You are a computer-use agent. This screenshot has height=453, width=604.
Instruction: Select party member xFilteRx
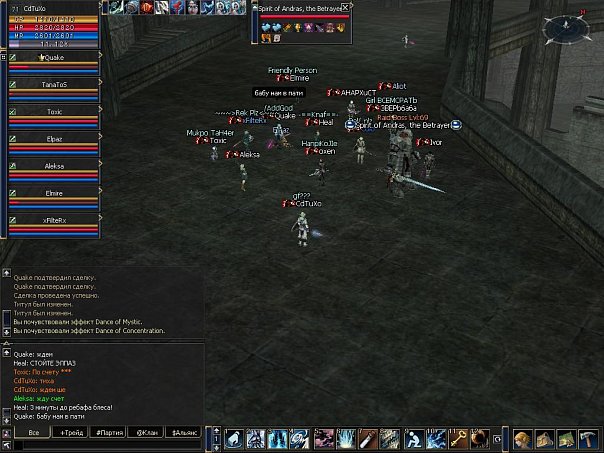click(54, 220)
